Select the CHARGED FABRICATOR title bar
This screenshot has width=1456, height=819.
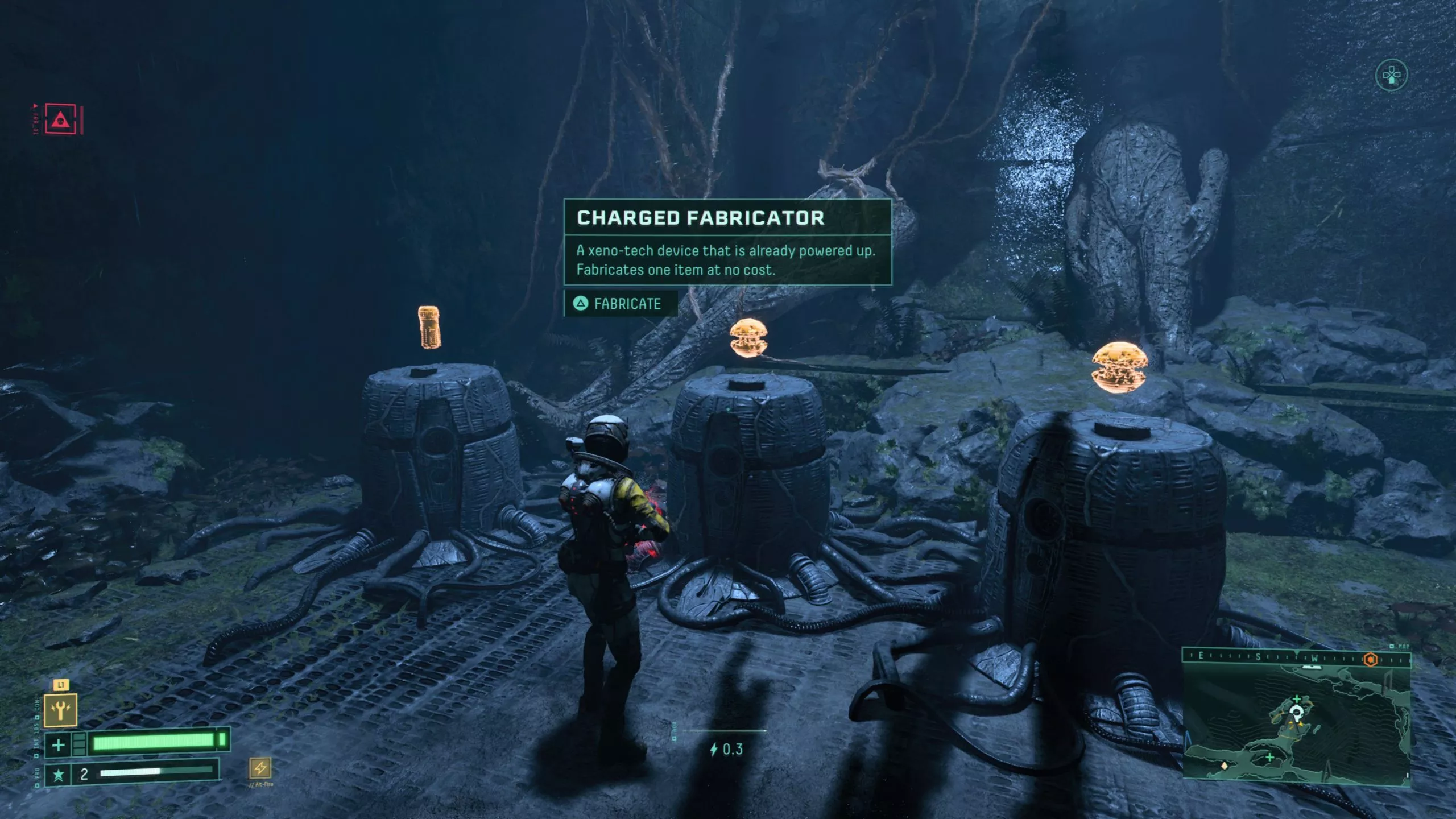pos(700,218)
